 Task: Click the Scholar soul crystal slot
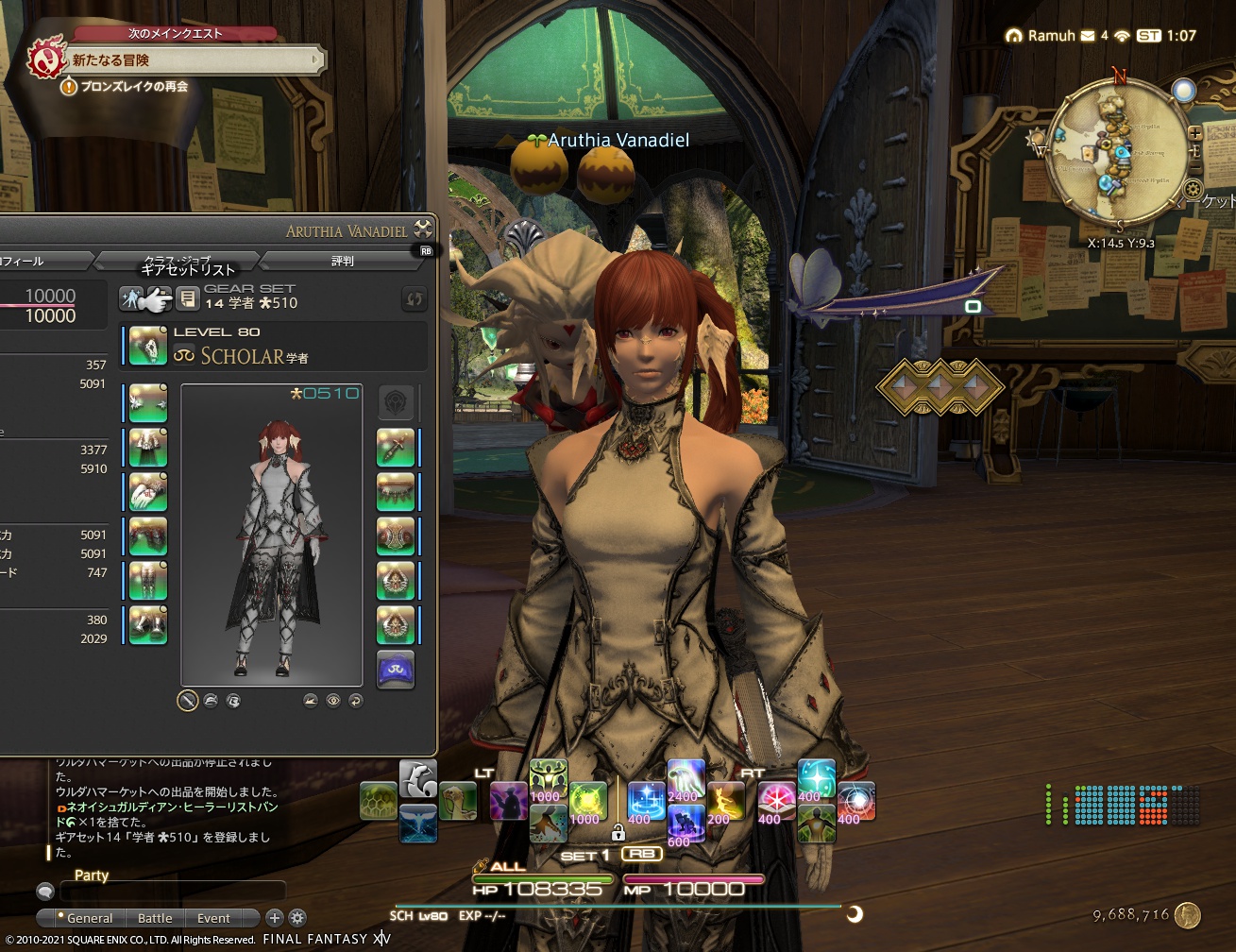coord(395,670)
